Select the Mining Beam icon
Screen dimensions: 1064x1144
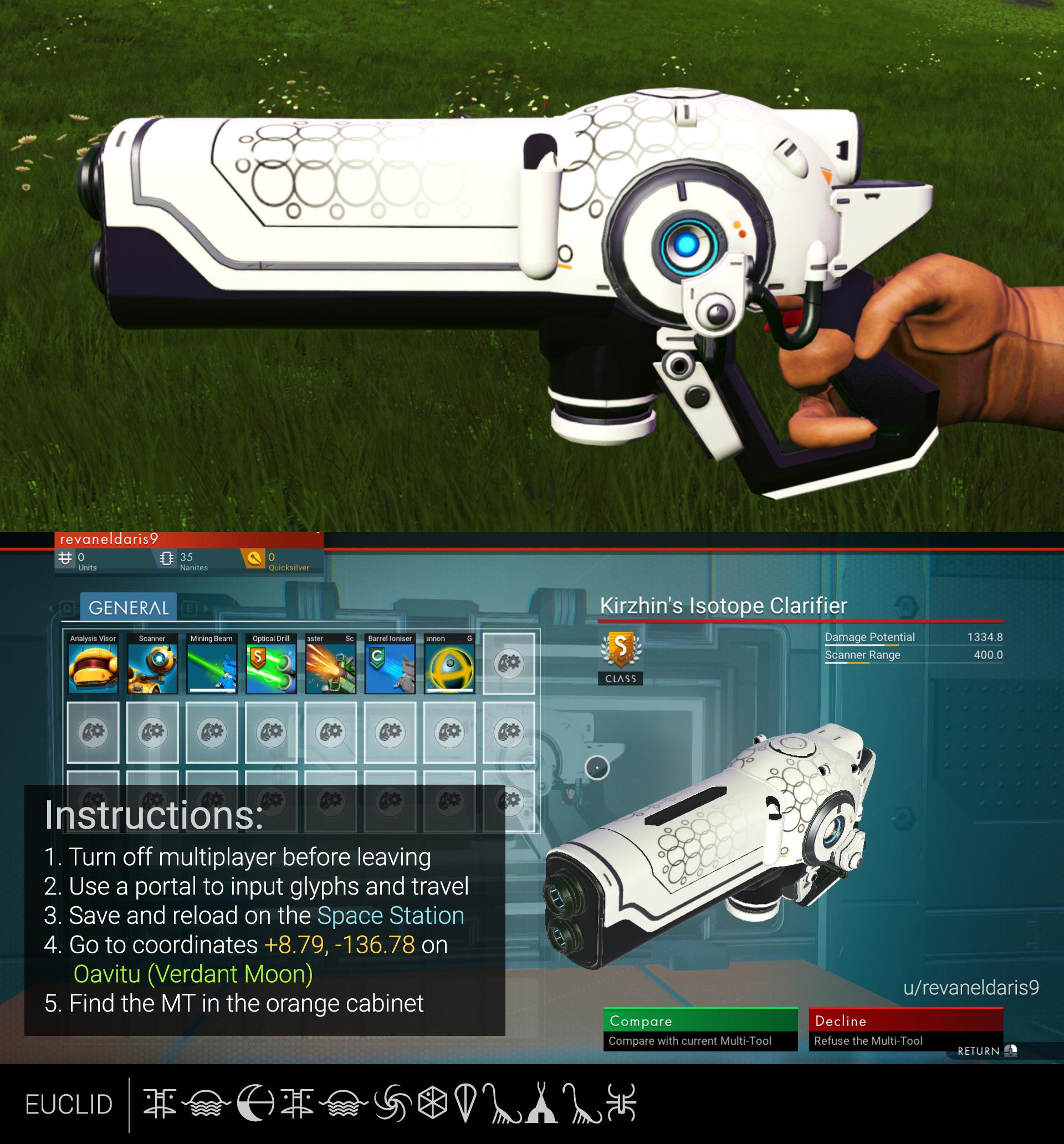click(x=212, y=667)
